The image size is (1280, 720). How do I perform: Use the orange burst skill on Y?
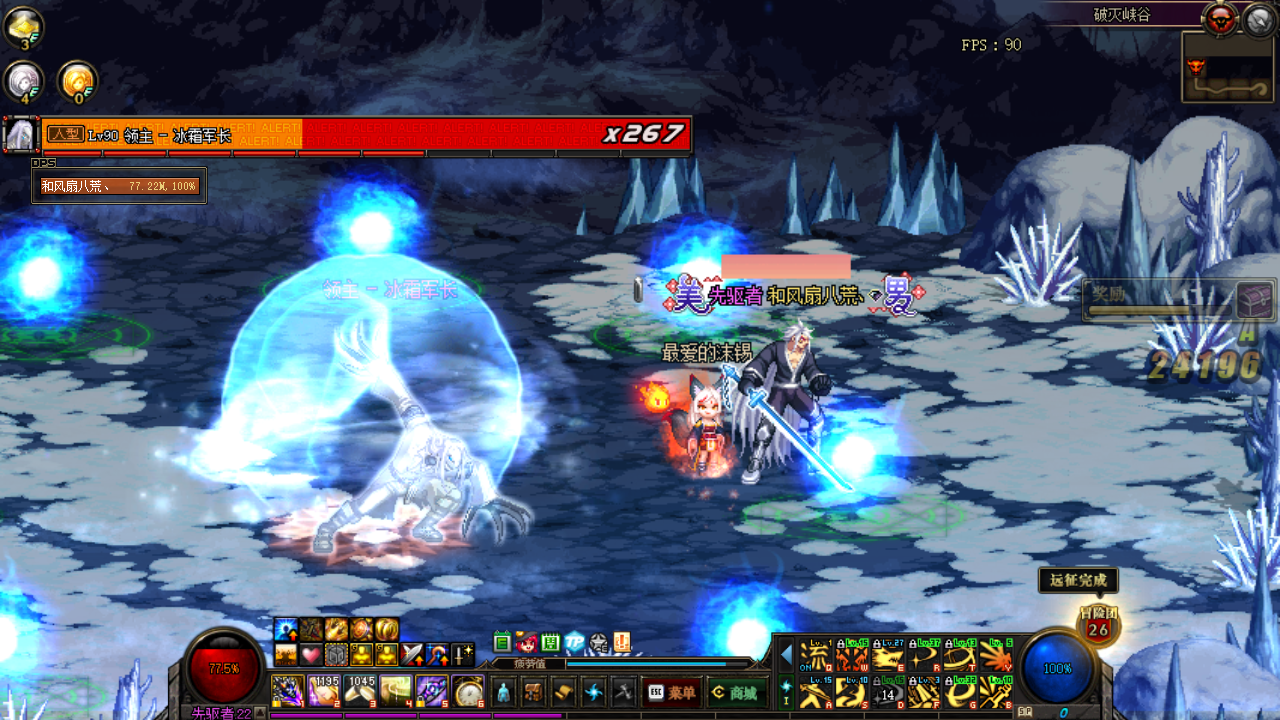point(996,658)
